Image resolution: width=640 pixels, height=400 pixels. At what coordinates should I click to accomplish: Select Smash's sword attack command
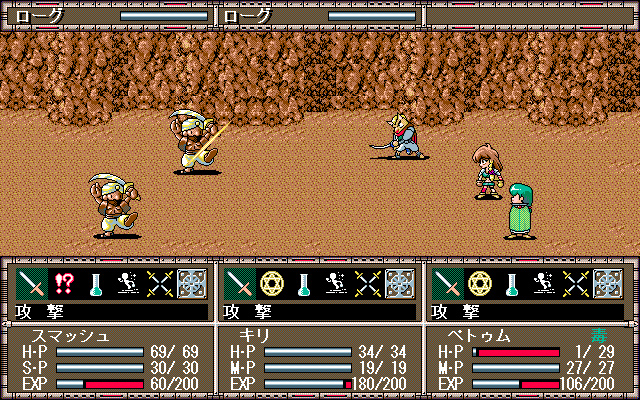tap(31, 284)
